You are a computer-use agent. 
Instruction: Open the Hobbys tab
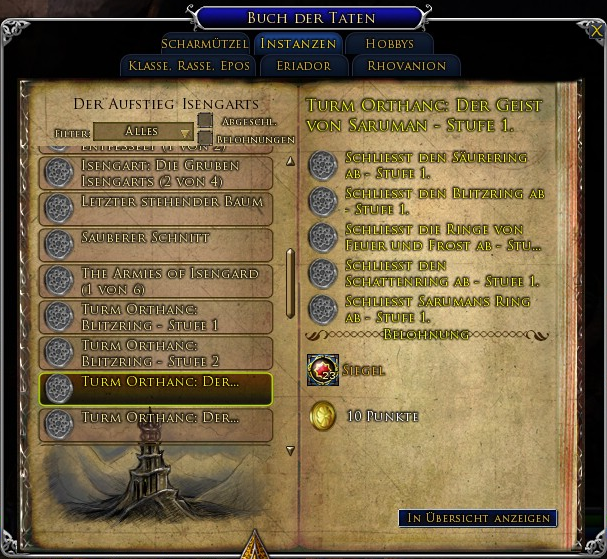tap(389, 44)
